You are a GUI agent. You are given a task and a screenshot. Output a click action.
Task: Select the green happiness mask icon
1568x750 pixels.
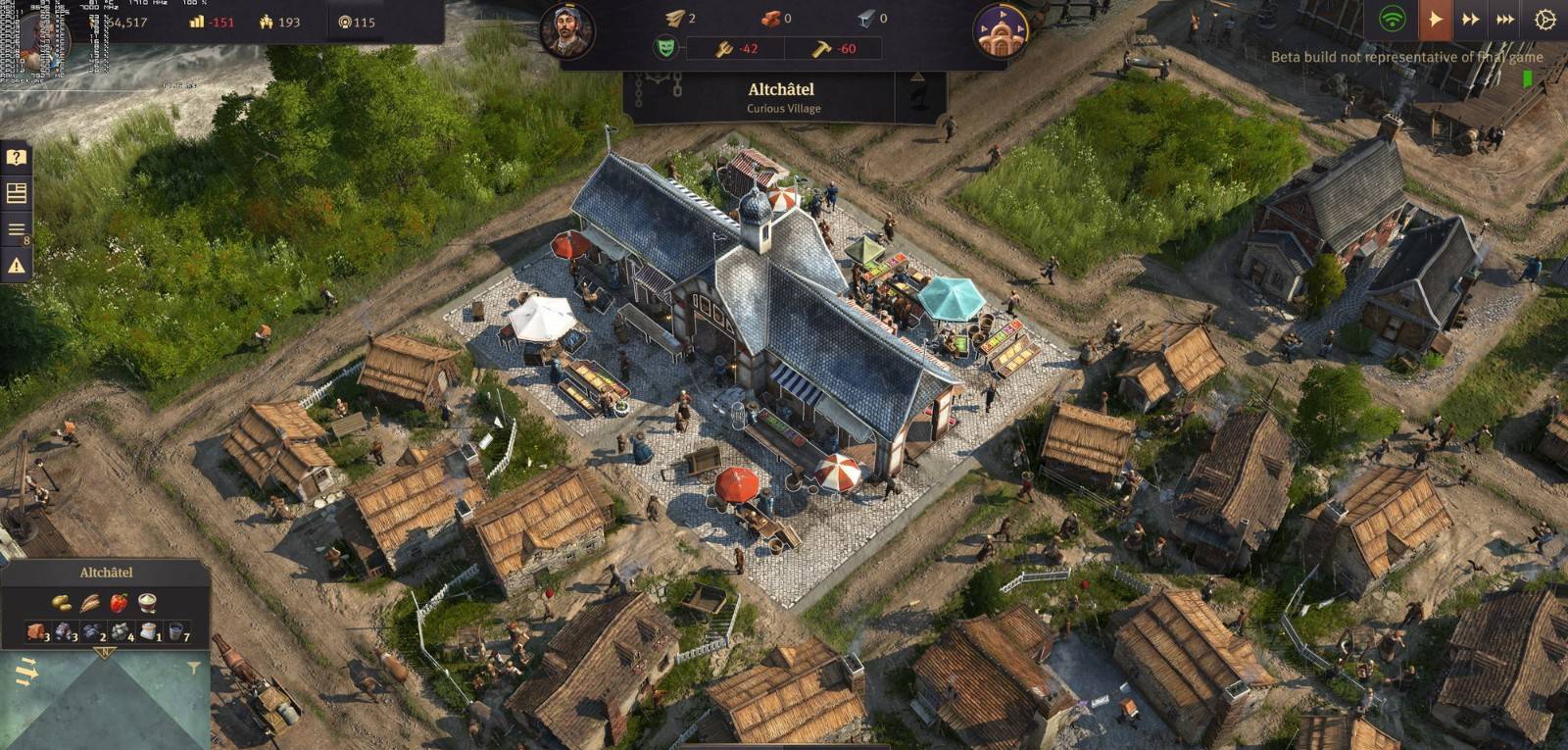coord(665,48)
